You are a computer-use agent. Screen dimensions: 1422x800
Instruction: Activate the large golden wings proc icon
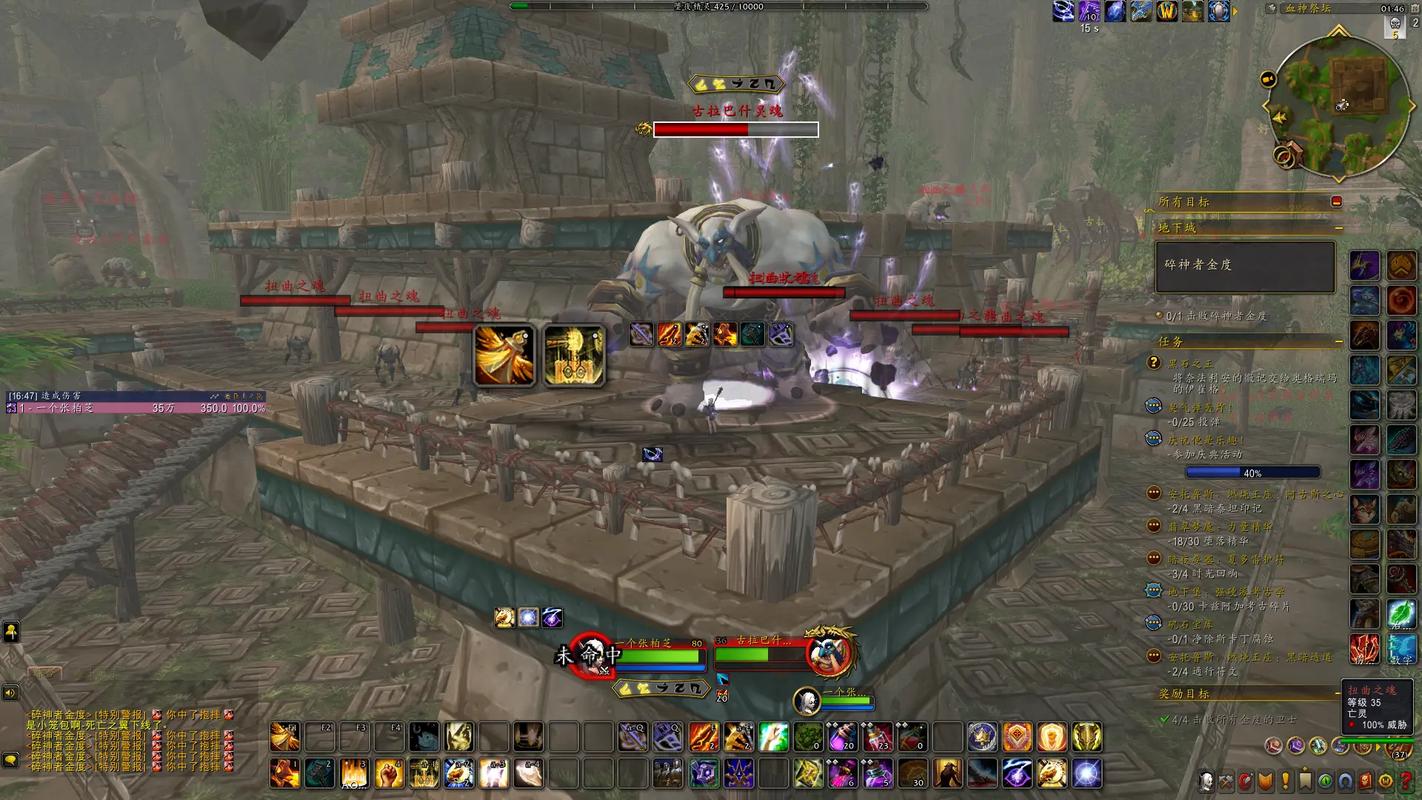(504, 356)
